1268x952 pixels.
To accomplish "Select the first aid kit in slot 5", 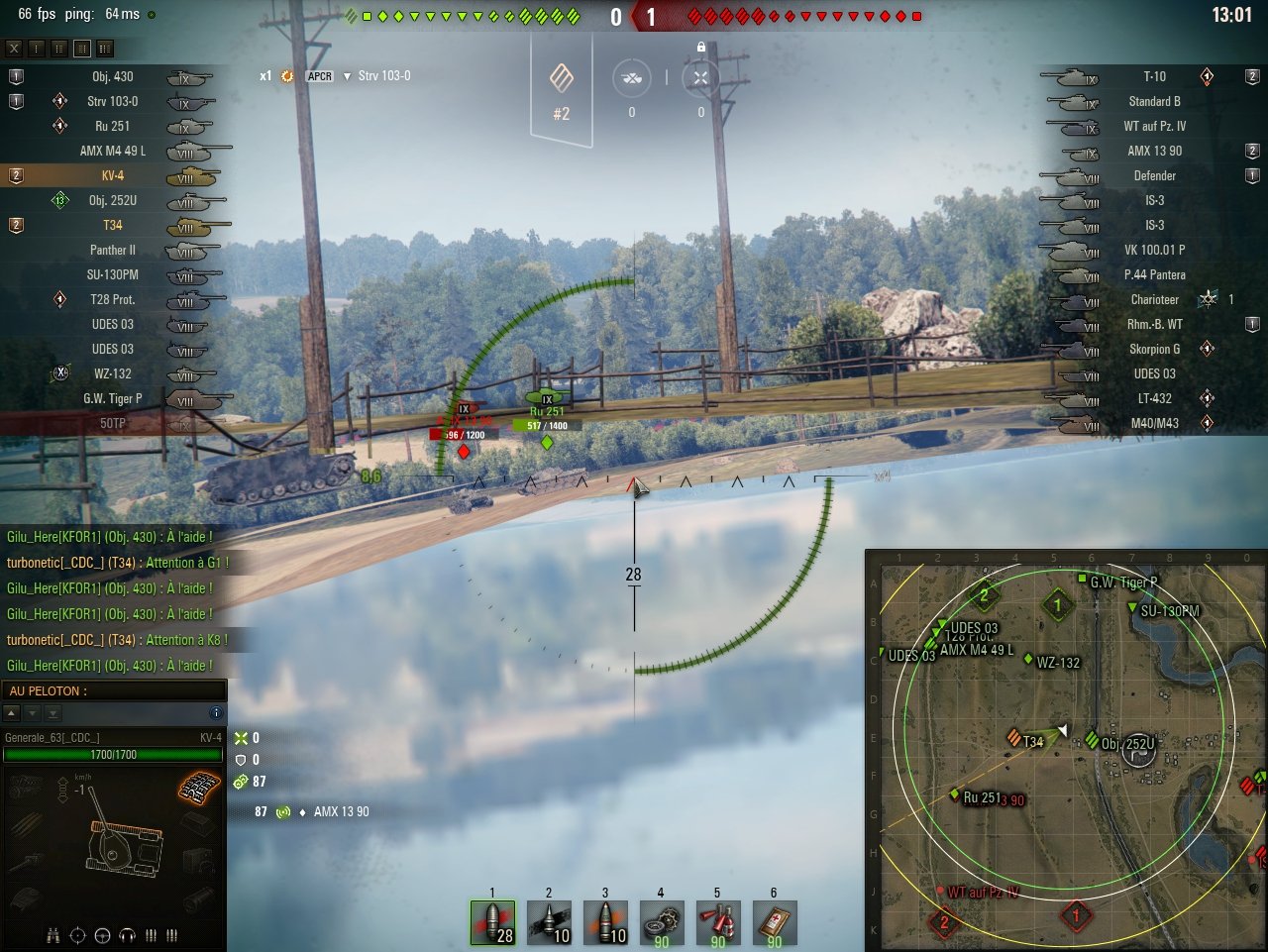I will point(717,922).
